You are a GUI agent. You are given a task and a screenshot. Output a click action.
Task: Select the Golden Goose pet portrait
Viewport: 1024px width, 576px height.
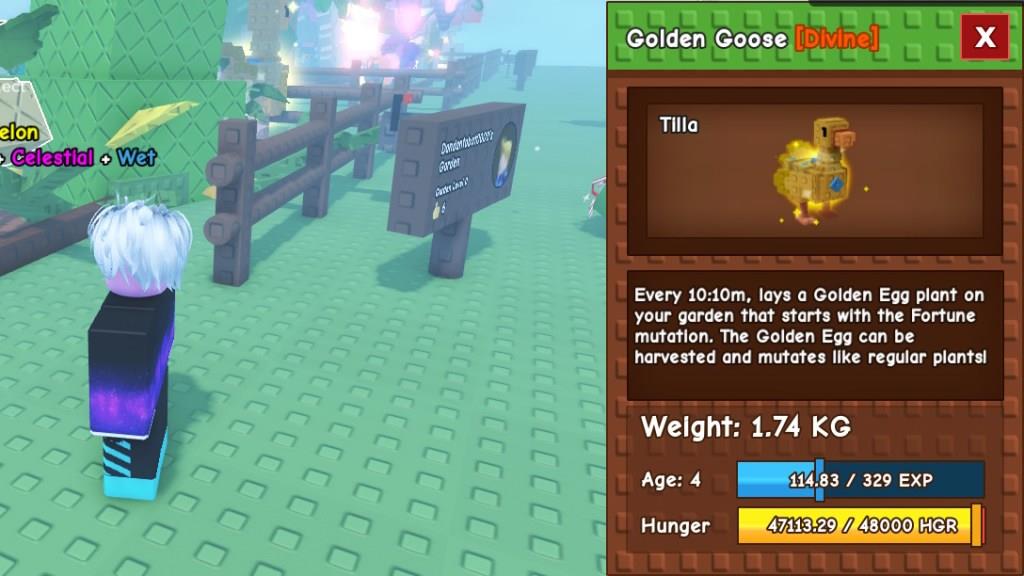[813, 169]
